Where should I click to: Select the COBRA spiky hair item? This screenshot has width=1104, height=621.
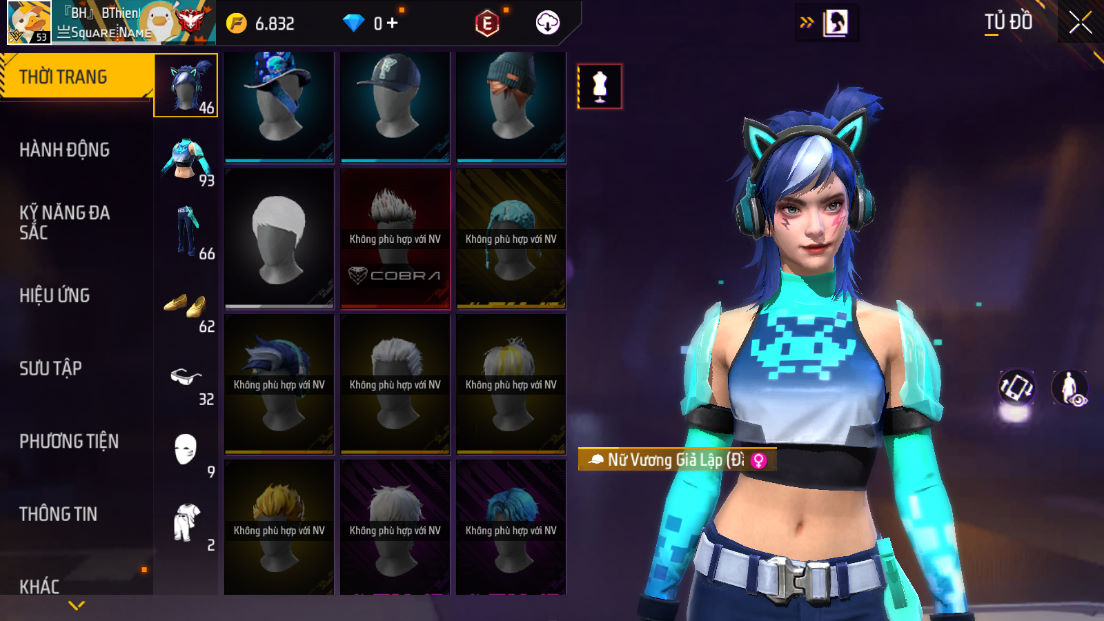pos(395,237)
